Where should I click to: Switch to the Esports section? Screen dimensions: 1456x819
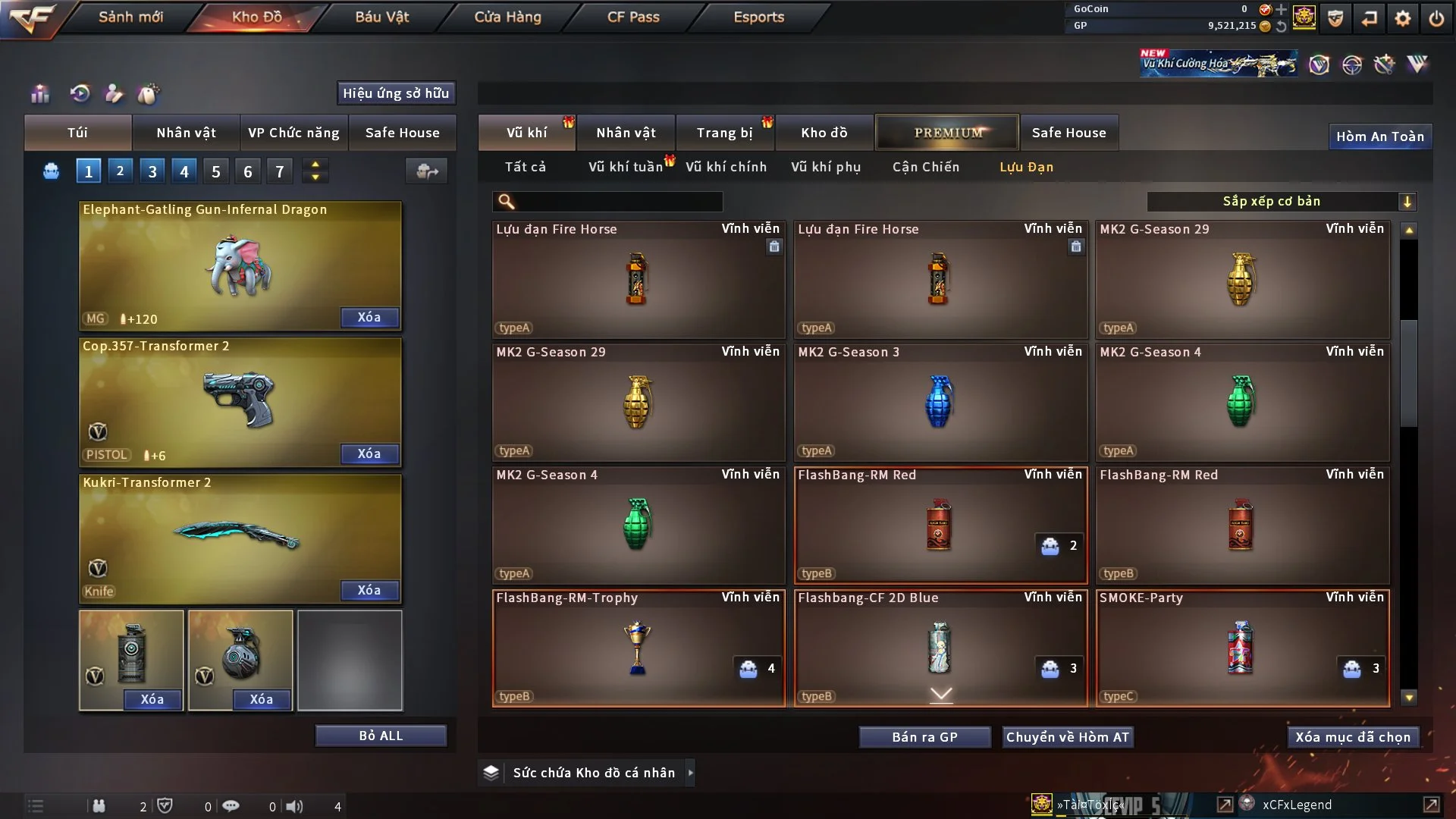(x=758, y=17)
